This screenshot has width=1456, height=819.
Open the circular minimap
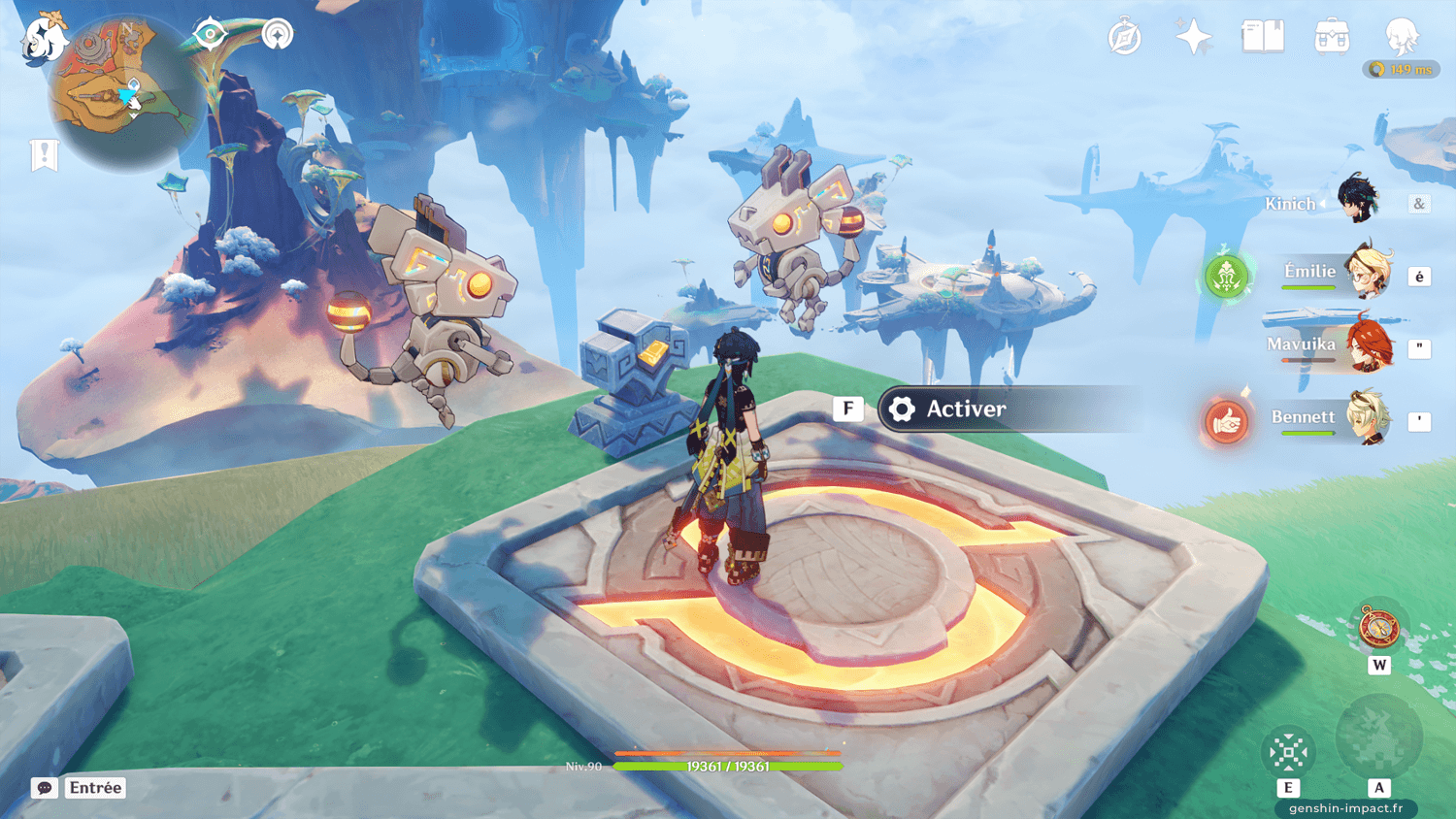pyautogui.click(x=126, y=94)
